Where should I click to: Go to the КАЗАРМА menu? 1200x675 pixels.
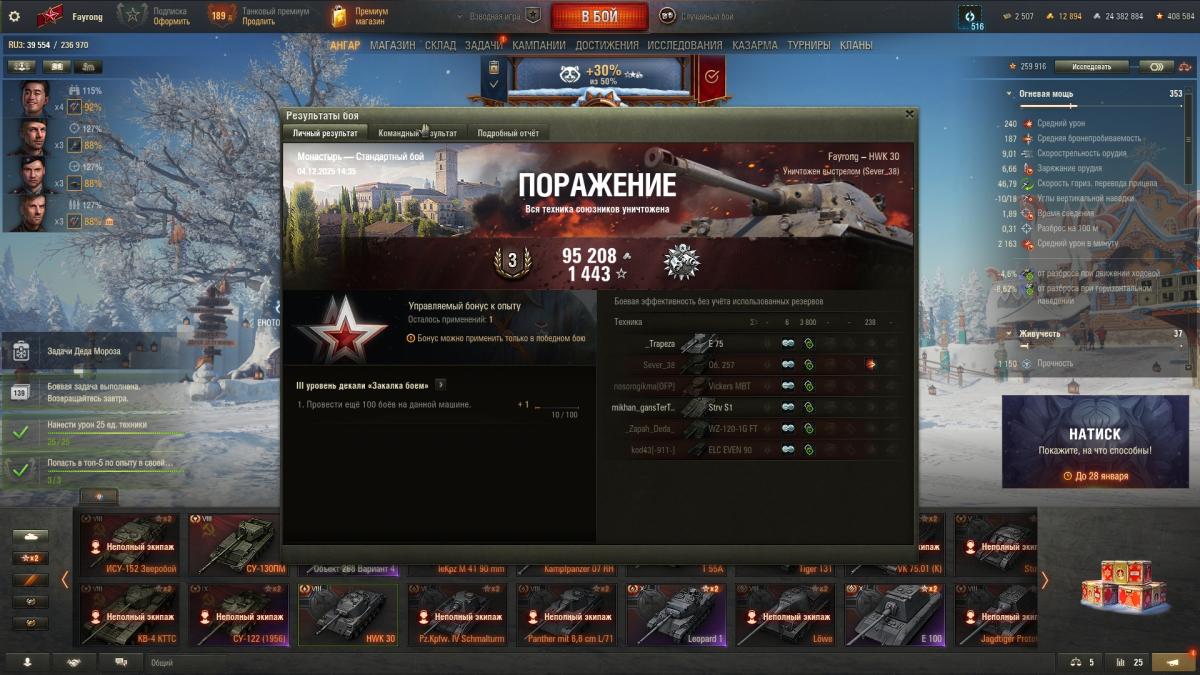(x=754, y=45)
